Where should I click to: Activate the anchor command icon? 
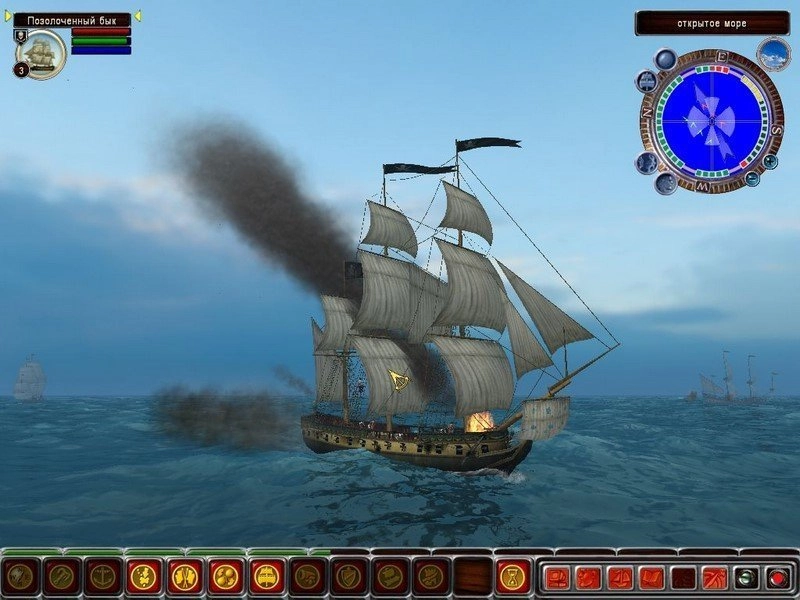click(x=102, y=576)
